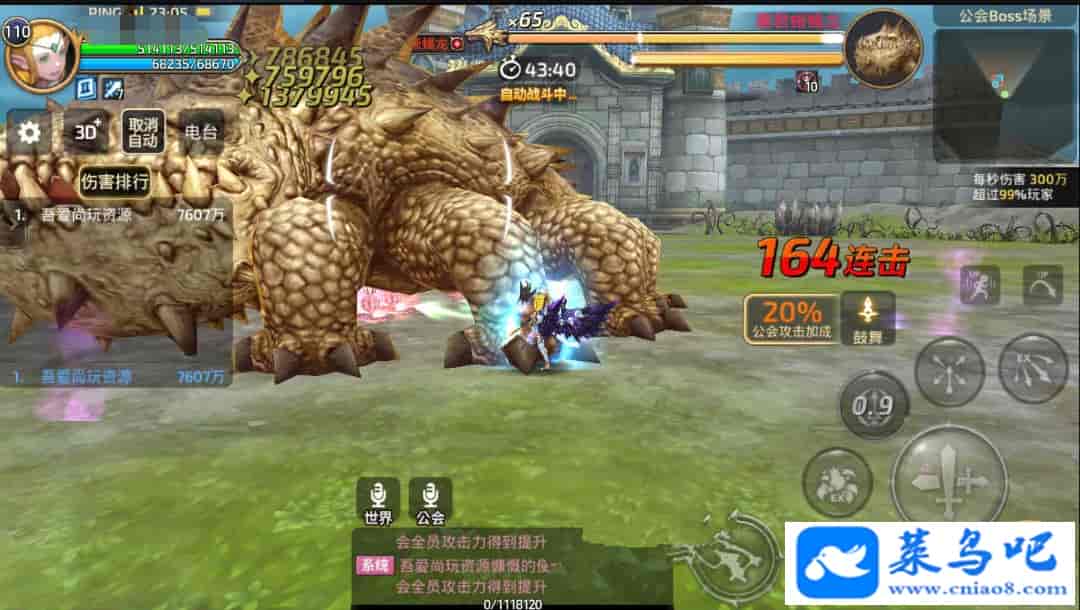Tap the skill on 0.9 cooldown
1080x610 pixels.
[872, 406]
